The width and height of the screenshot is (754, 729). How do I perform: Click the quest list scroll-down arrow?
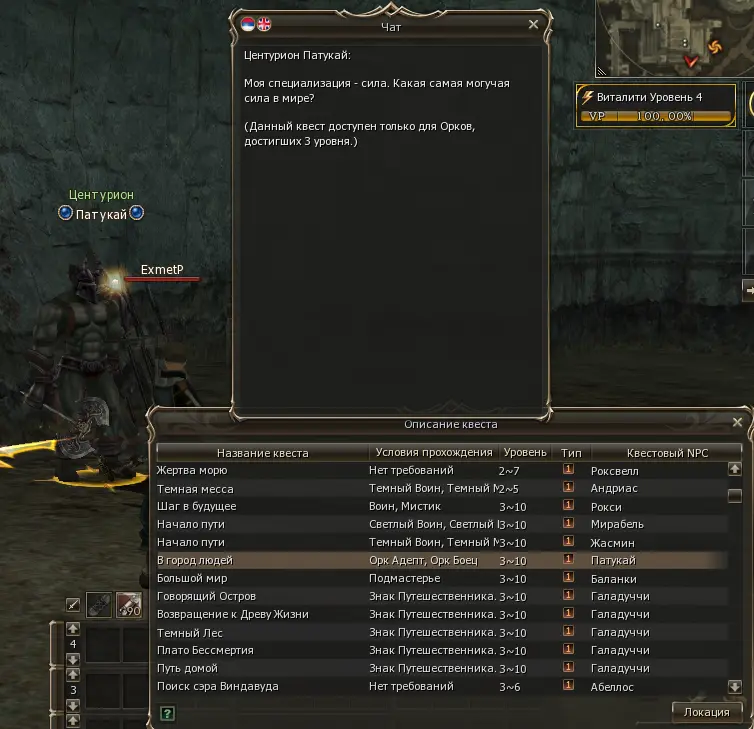(735, 687)
